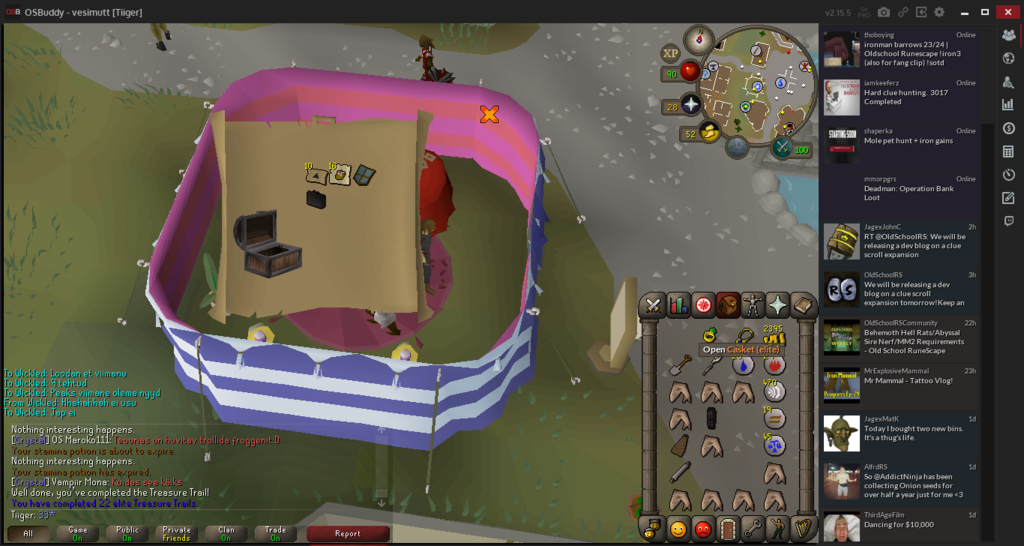Select the fire rune stack
The width and height of the screenshot is (1024, 546).
click(x=774, y=365)
